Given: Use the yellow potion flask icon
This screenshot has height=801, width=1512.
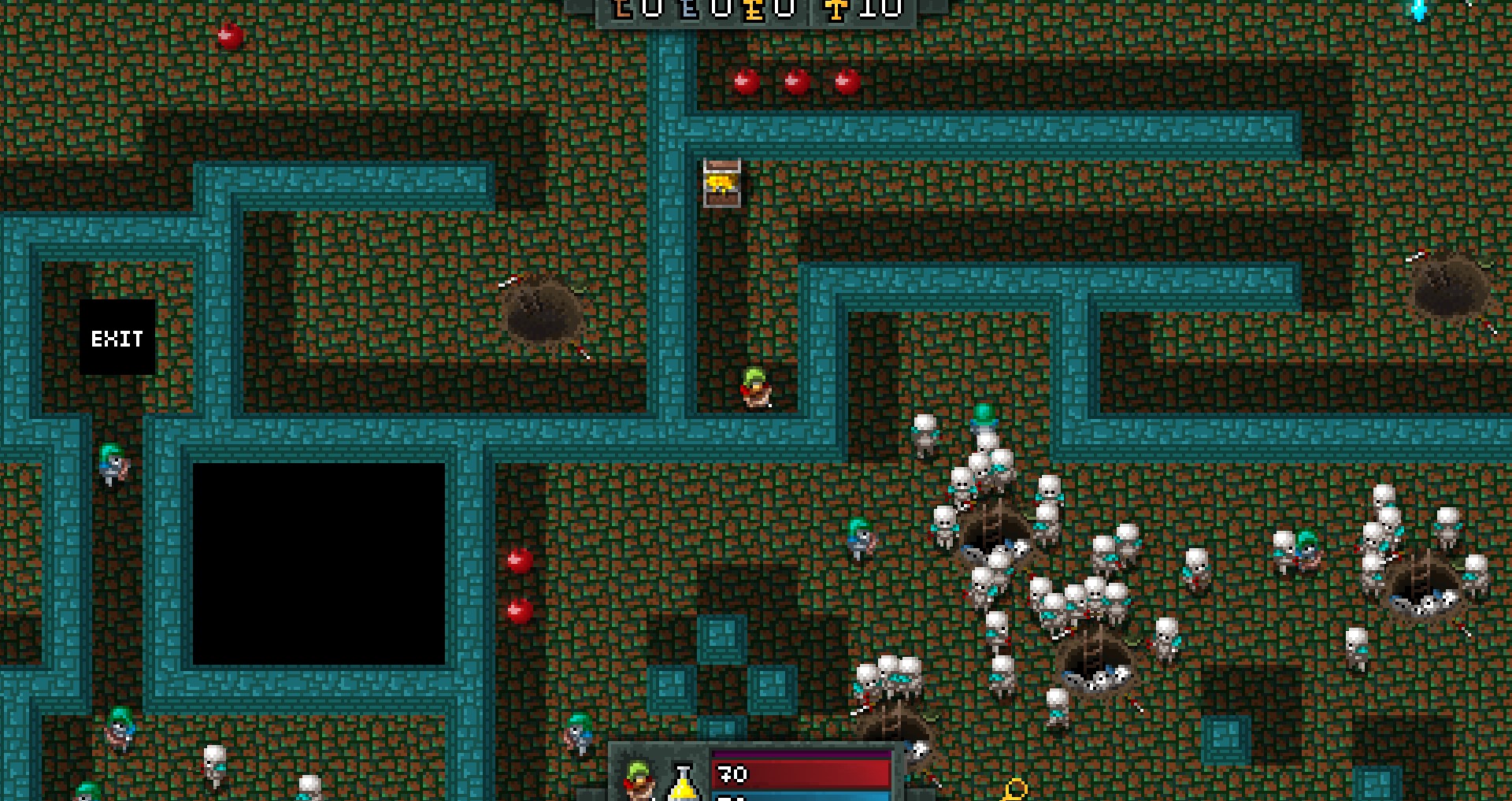Looking at the screenshot, I should pos(684,782).
